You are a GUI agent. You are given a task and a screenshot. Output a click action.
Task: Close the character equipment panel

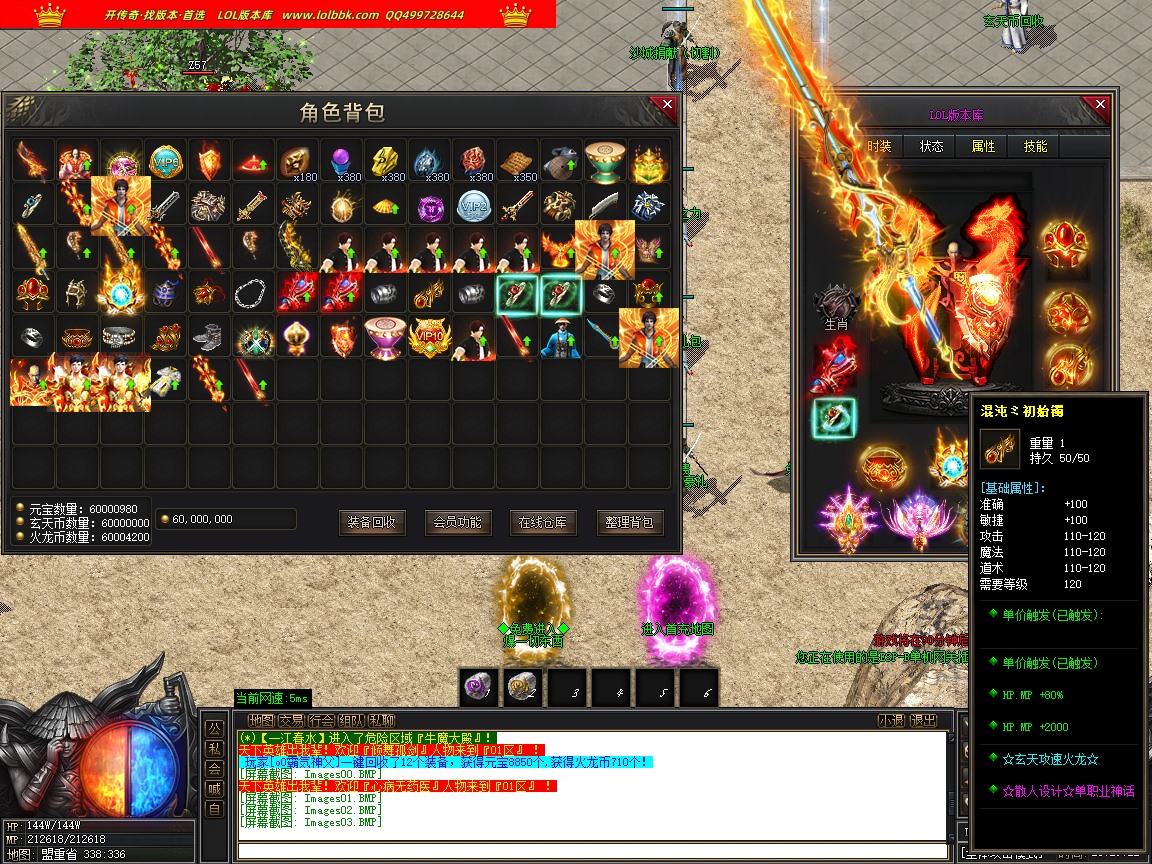coord(1100,105)
